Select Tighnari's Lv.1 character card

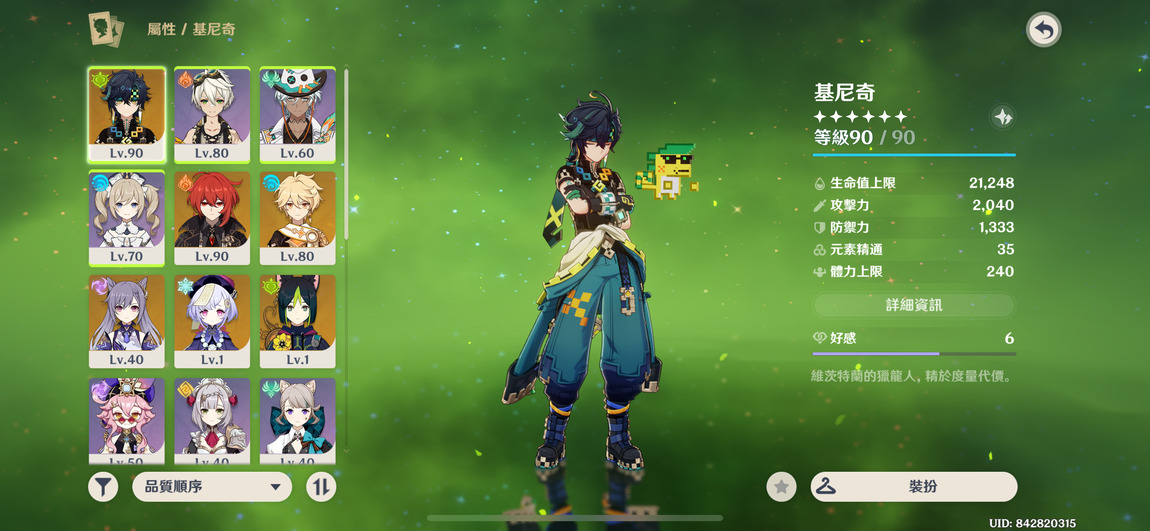click(x=297, y=320)
